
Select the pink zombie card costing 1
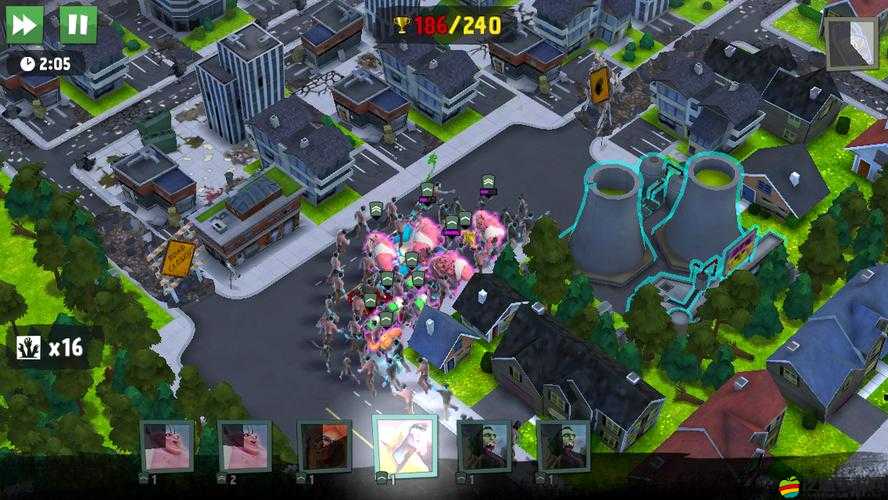(167, 446)
